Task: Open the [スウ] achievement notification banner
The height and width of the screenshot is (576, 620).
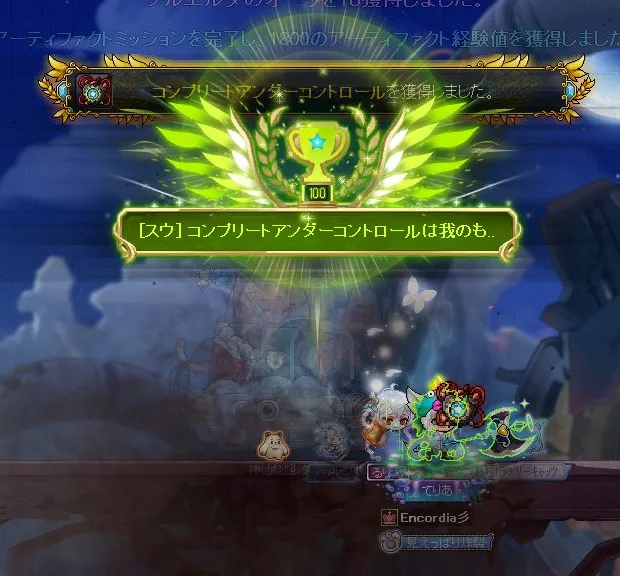Action: (x=317, y=231)
